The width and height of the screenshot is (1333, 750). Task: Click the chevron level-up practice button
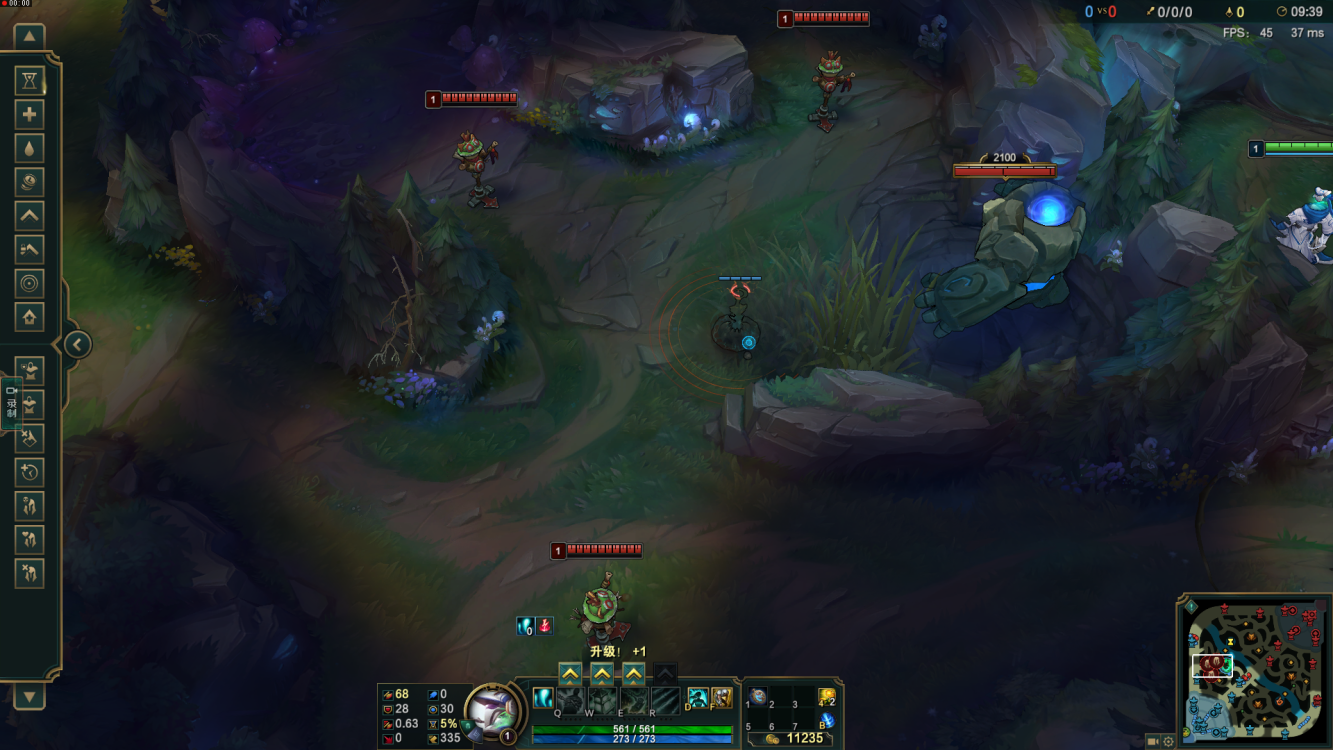coord(29,216)
